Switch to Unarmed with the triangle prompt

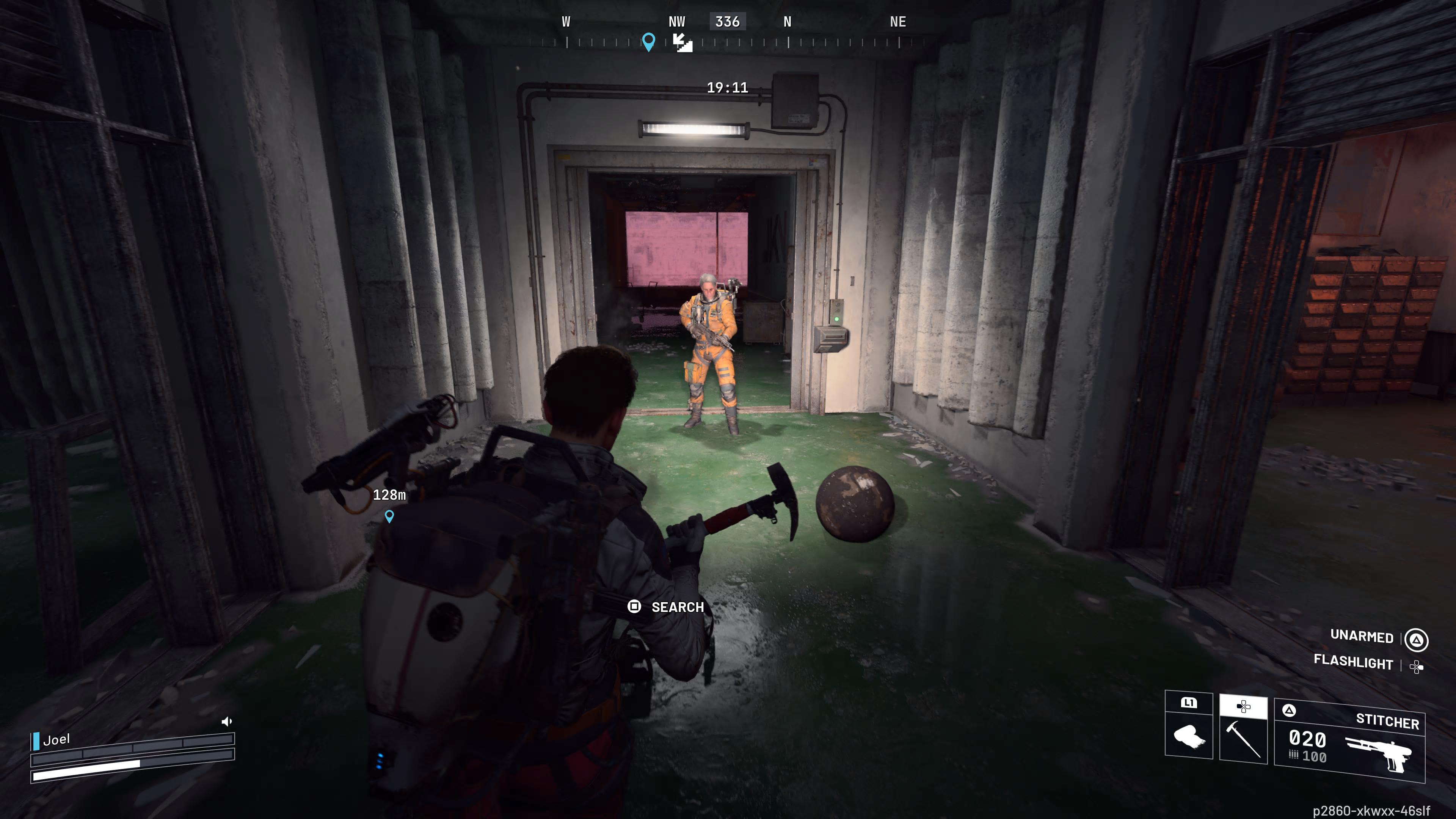(1417, 640)
